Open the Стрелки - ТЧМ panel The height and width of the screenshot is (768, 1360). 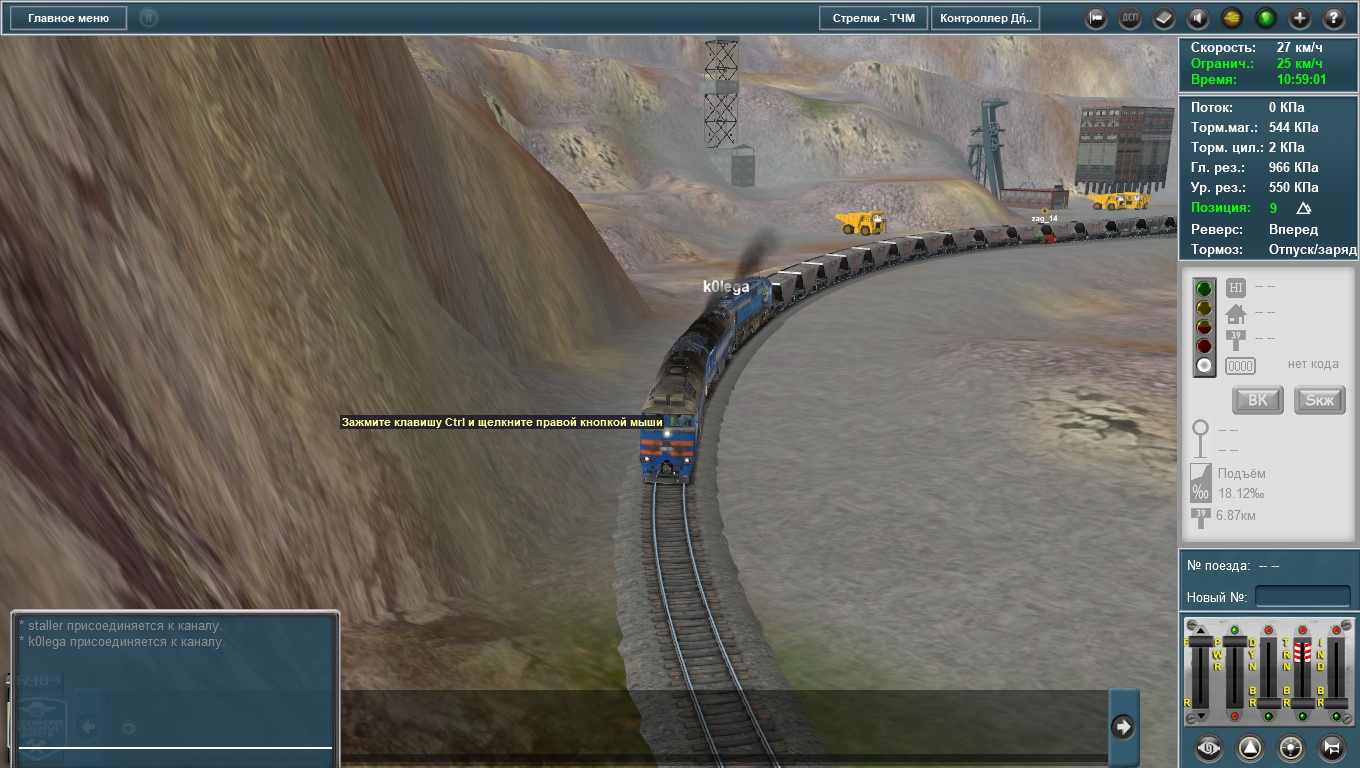[x=873, y=18]
